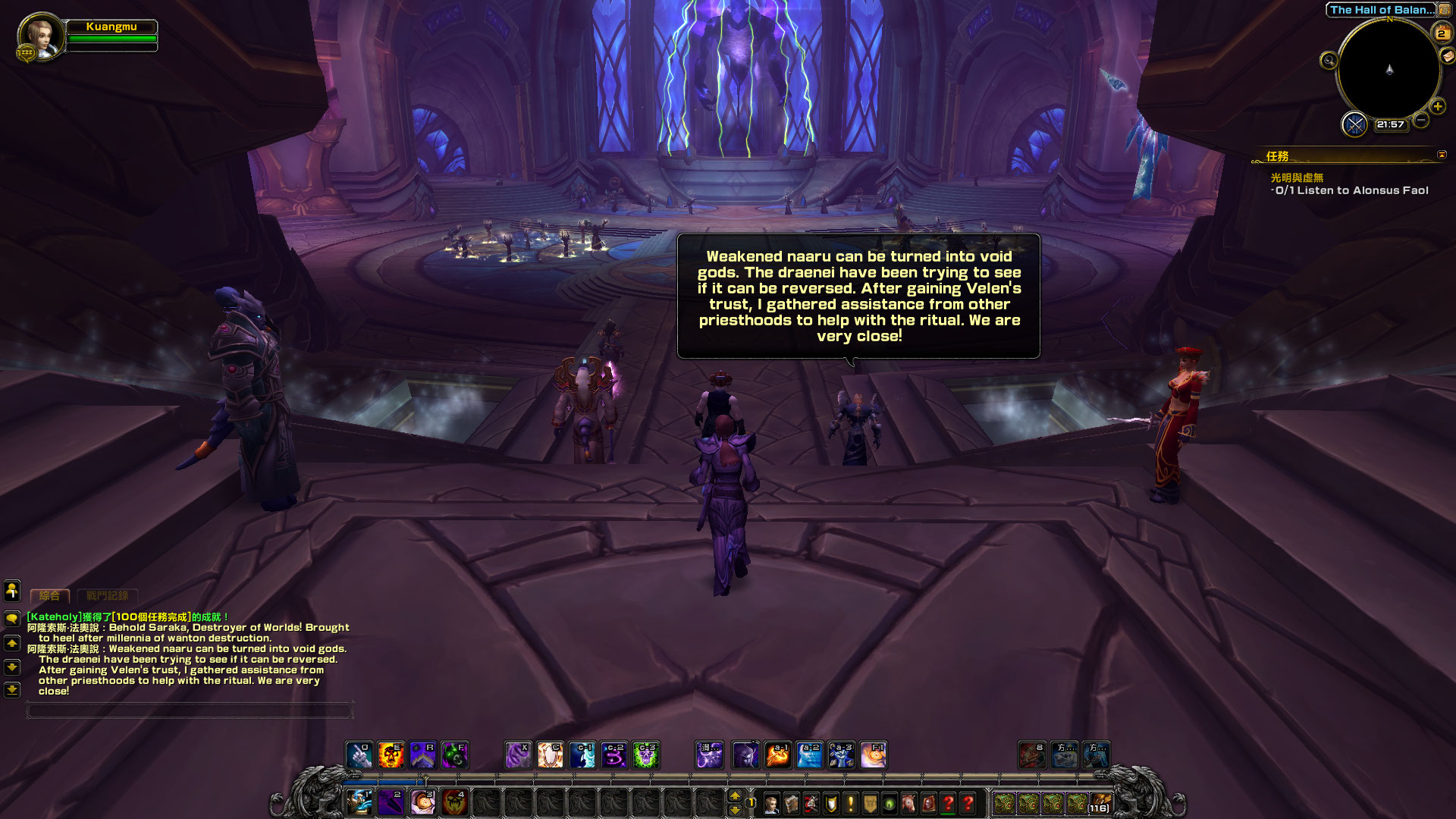Zoom in the minimap with plus button
The height and width of the screenshot is (819, 1456).
1437,106
